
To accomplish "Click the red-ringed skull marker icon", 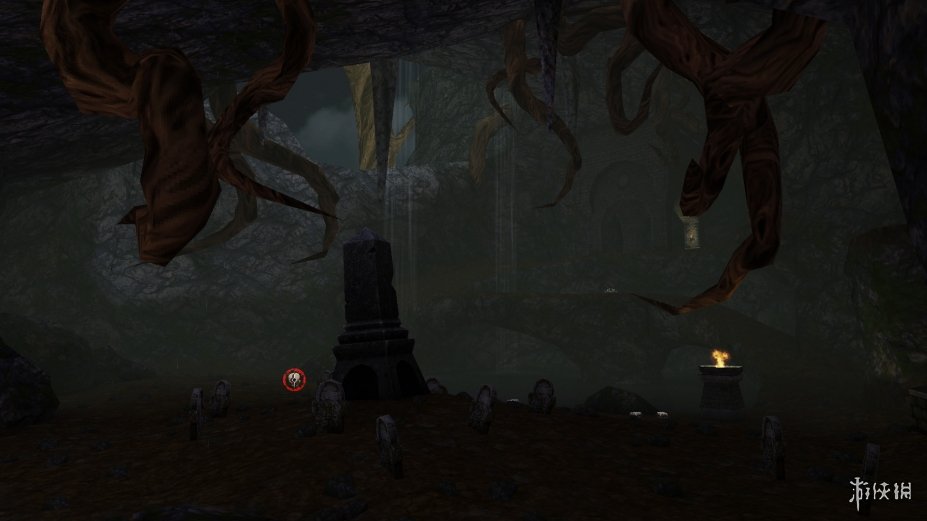I will tap(294, 379).
